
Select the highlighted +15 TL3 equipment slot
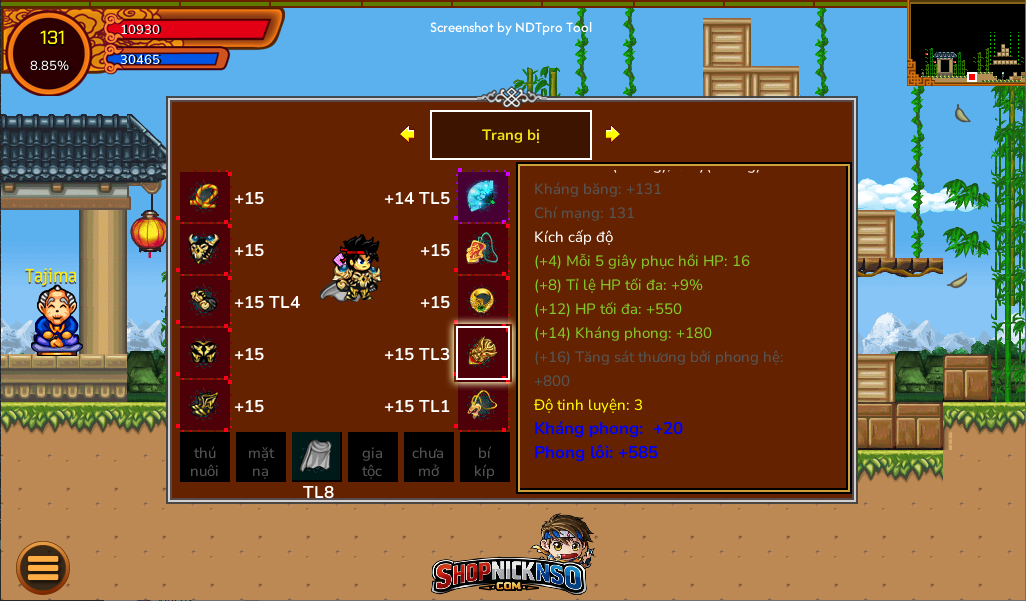pos(483,353)
